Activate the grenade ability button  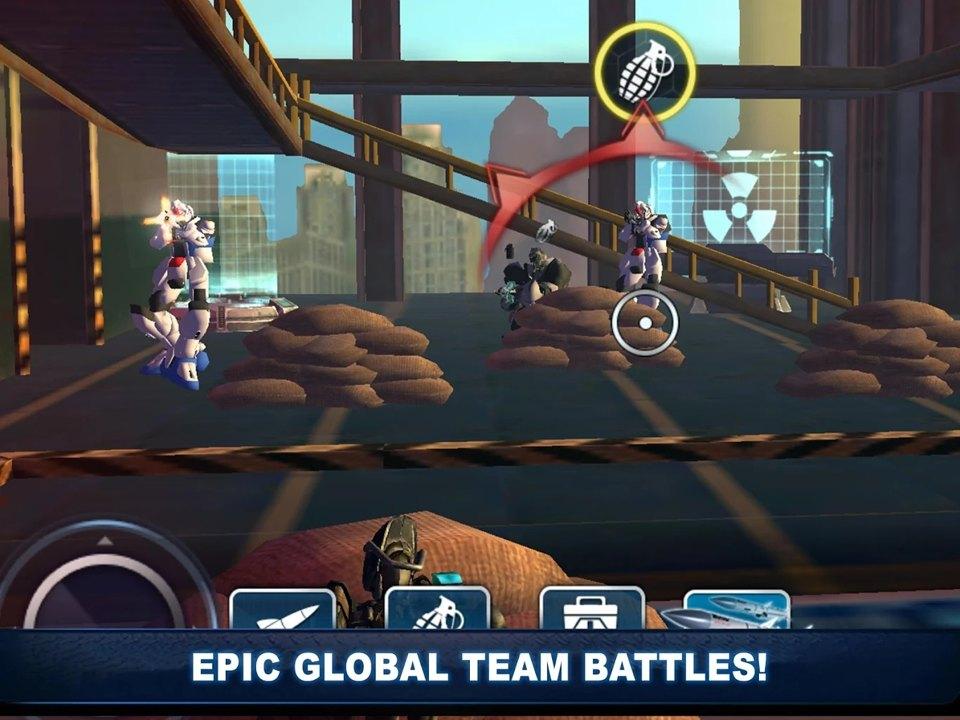tap(438, 610)
